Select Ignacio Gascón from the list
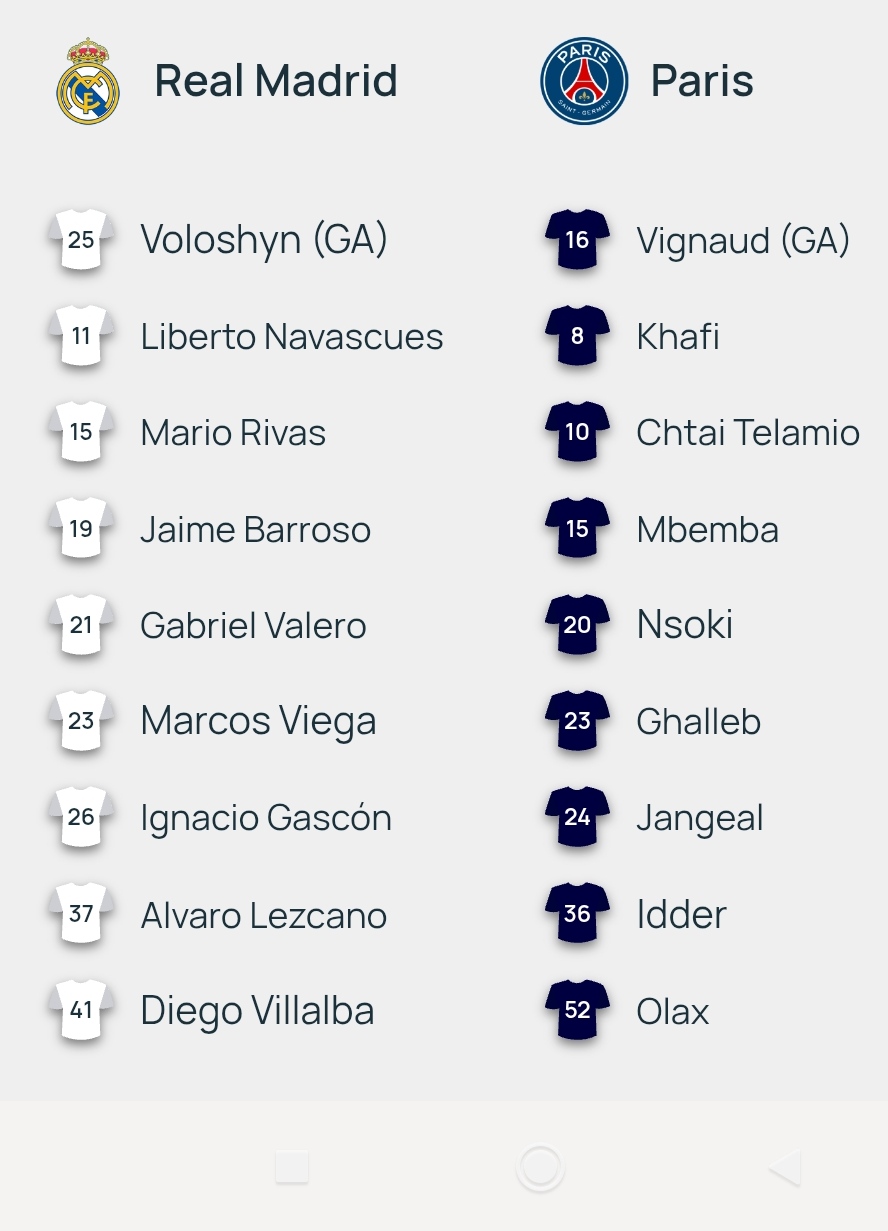 [x=265, y=818]
